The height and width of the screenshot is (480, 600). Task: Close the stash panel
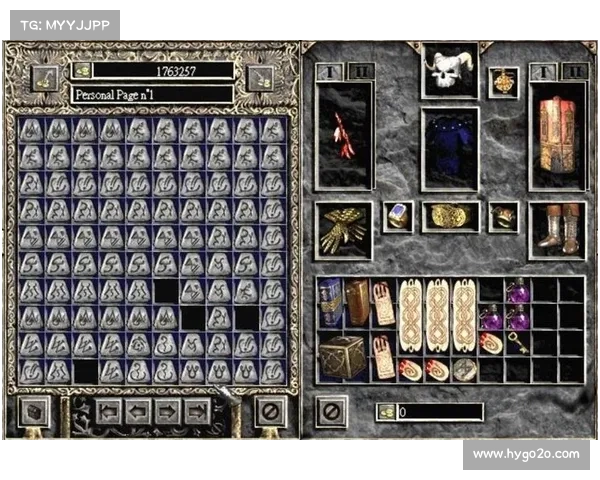(x=266, y=411)
